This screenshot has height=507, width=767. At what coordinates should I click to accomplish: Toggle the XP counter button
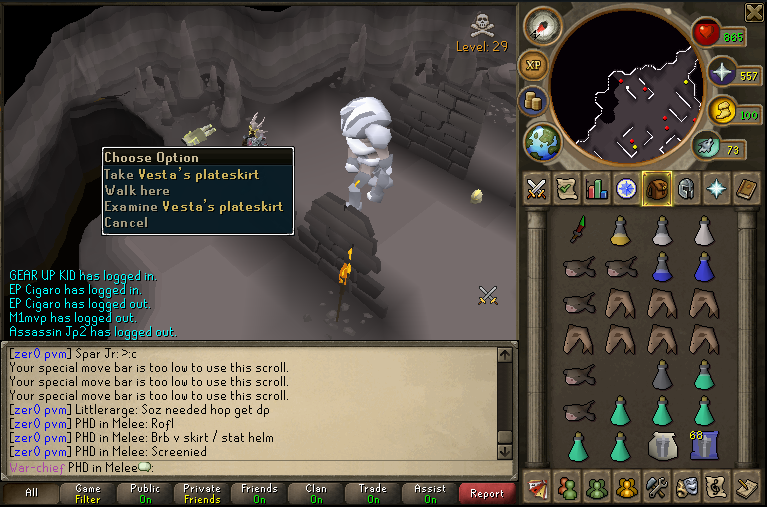pyautogui.click(x=533, y=65)
